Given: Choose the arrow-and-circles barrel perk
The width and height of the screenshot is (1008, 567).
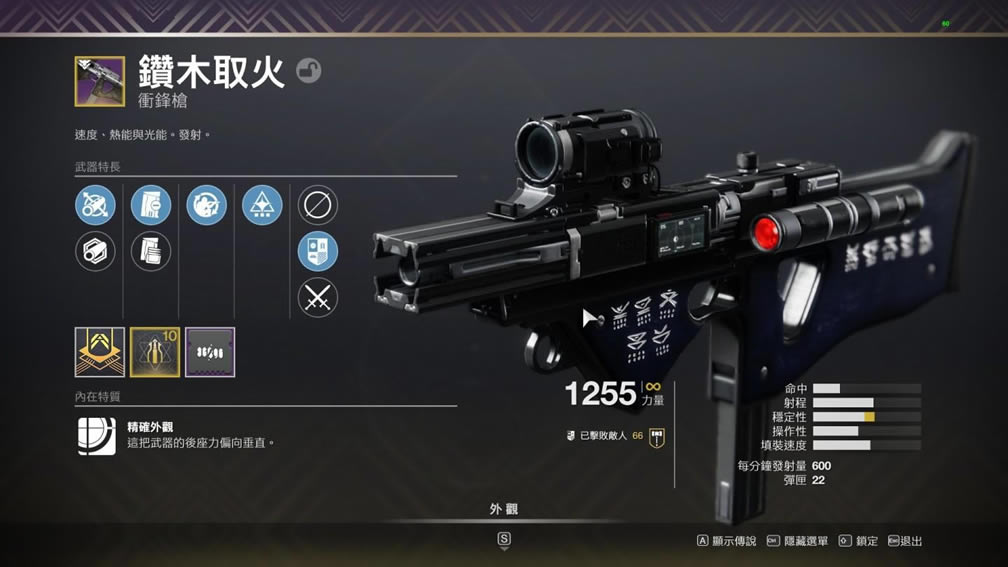Looking at the screenshot, I should pos(95,205).
